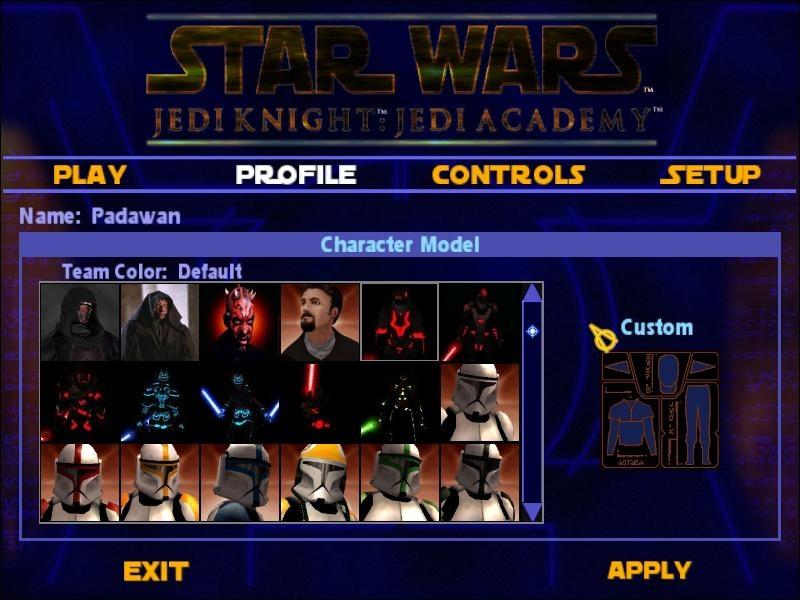This screenshot has height=600, width=800.
Task: Switch to the Profile tab
Action: (x=296, y=174)
